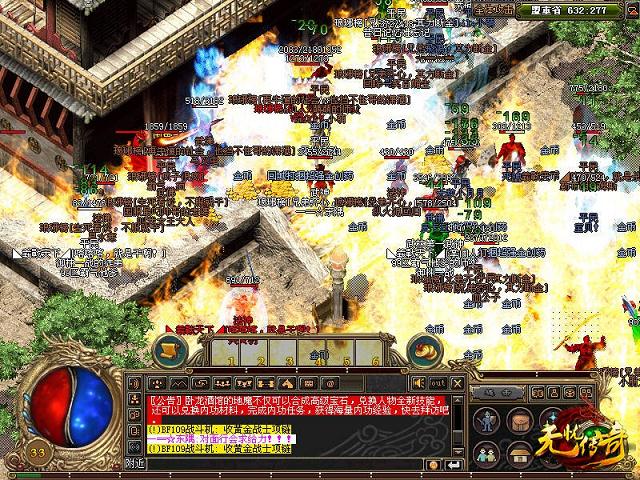The height and width of the screenshot is (480, 640).
Task: Click the two-people group icon in the menu panel
Action: (487, 453)
